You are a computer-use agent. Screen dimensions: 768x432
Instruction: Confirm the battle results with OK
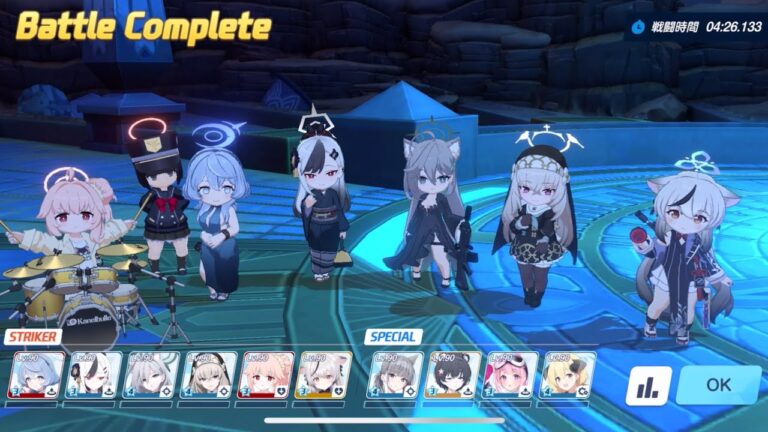pyautogui.click(x=718, y=385)
